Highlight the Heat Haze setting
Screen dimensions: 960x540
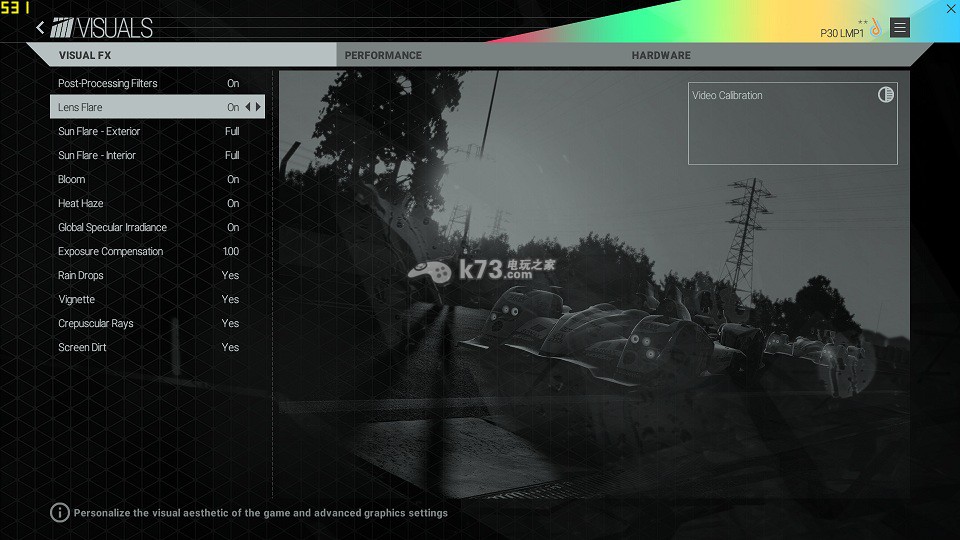150,203
